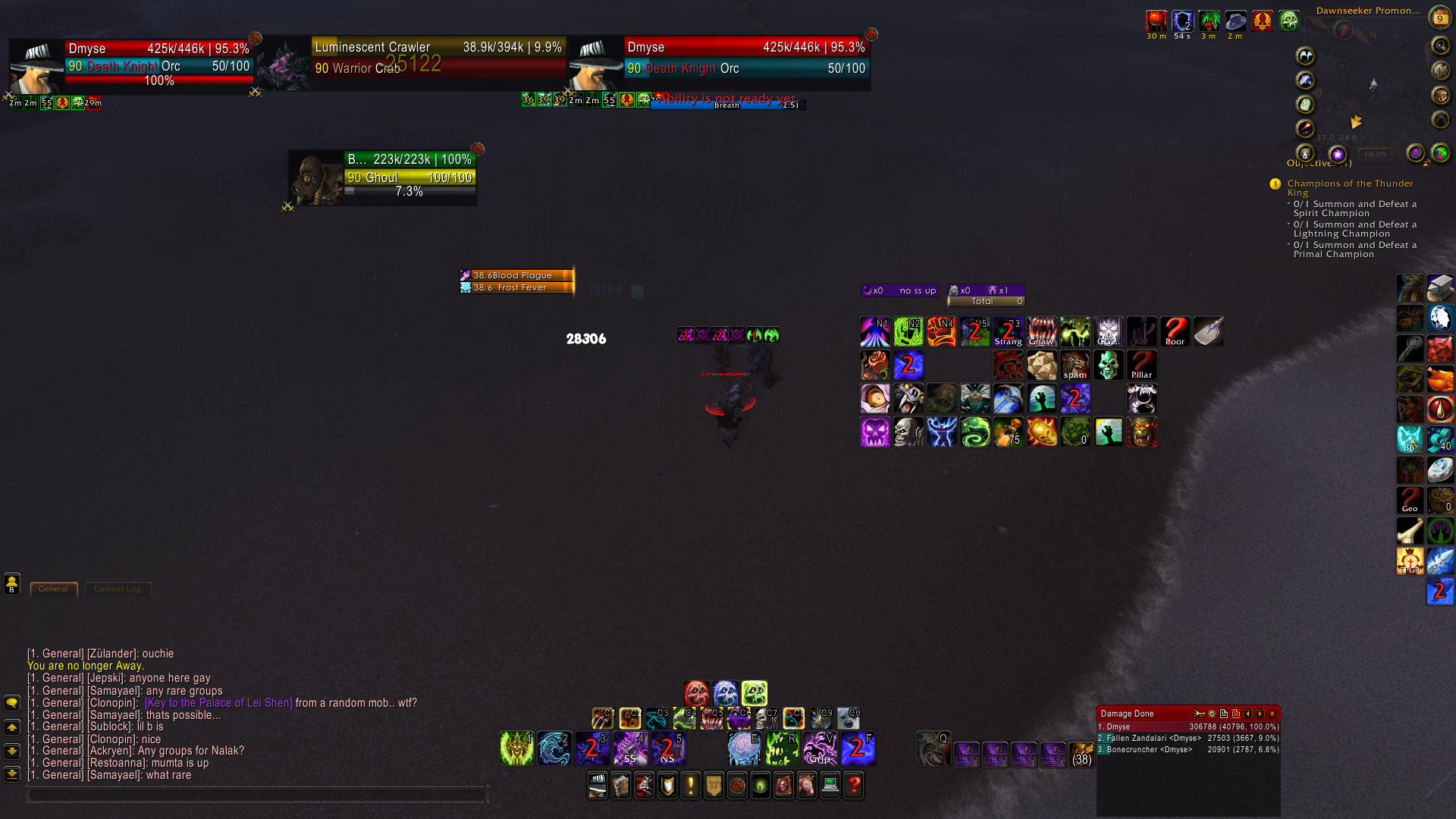Switch to the Combat Log chat tab
The width and height of the screenshot is (1456, 819).
[118, 589]
